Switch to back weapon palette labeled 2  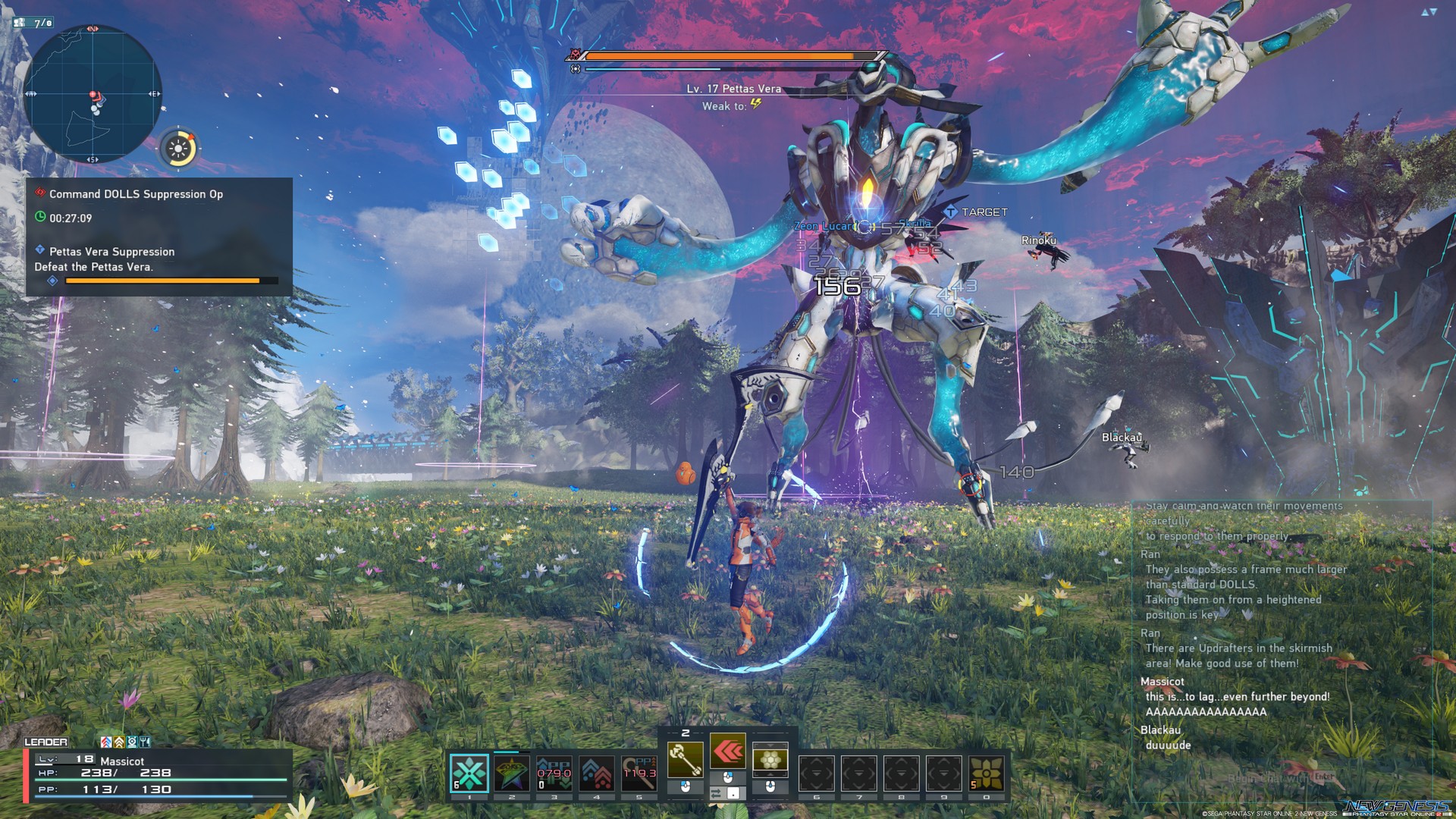[686, 732]
